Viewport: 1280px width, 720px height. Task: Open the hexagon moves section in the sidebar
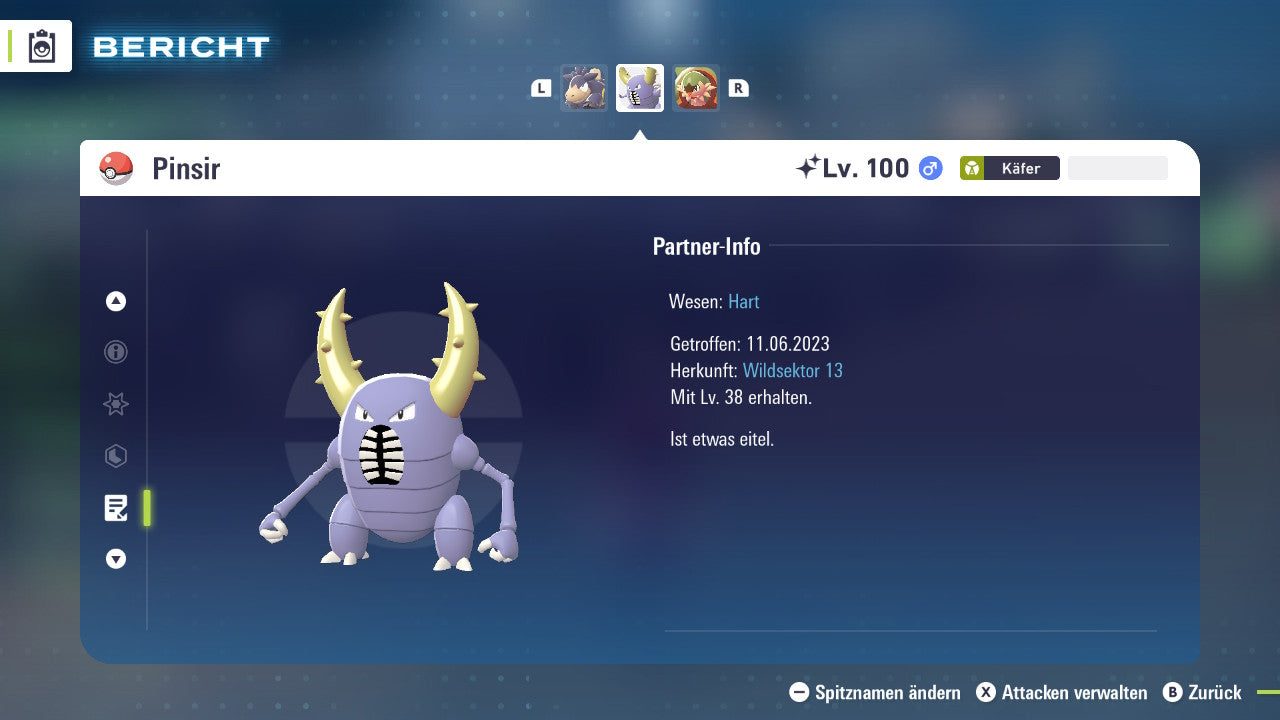(115, 456)
